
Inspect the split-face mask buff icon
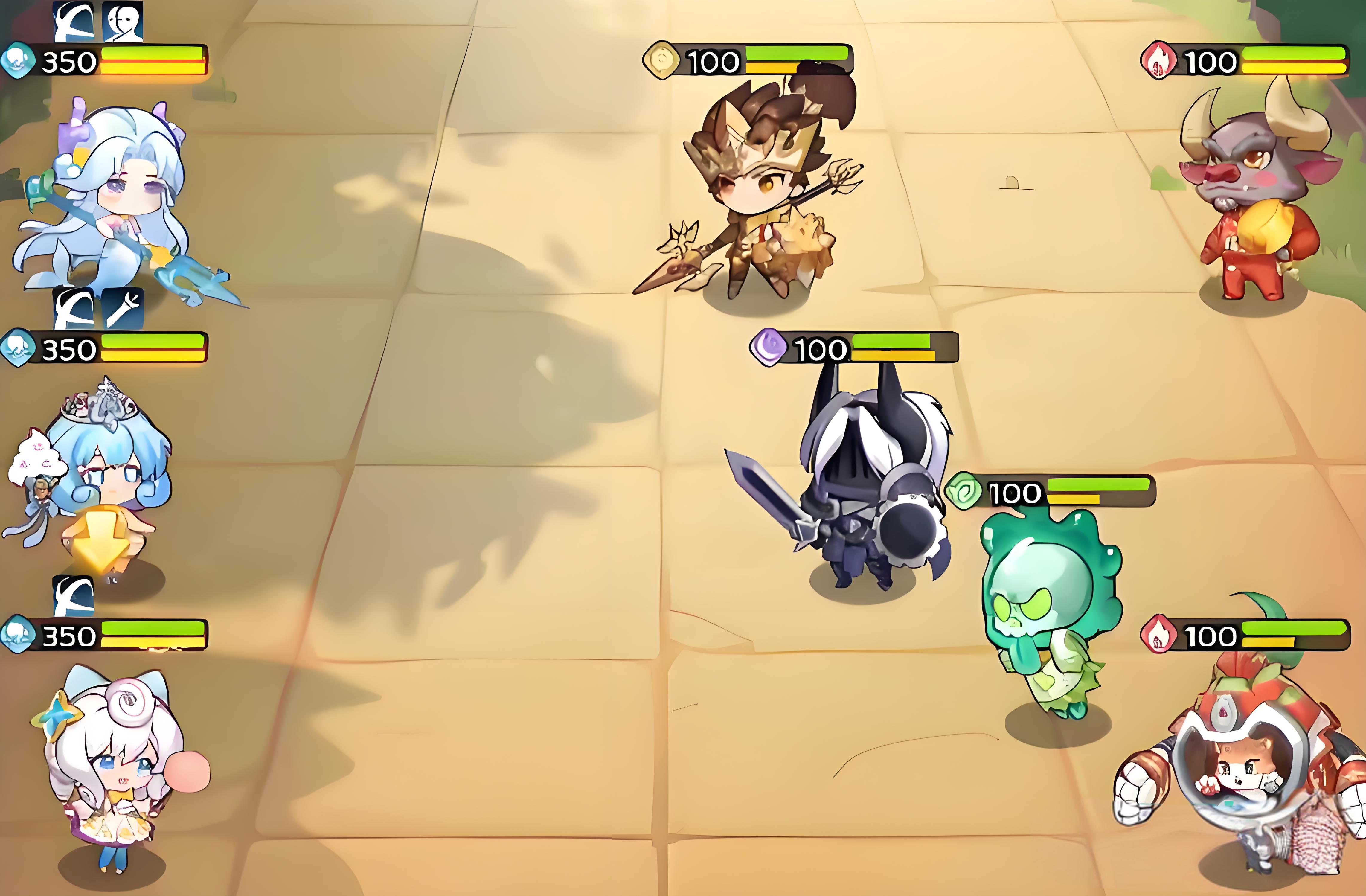click(122, 22)
